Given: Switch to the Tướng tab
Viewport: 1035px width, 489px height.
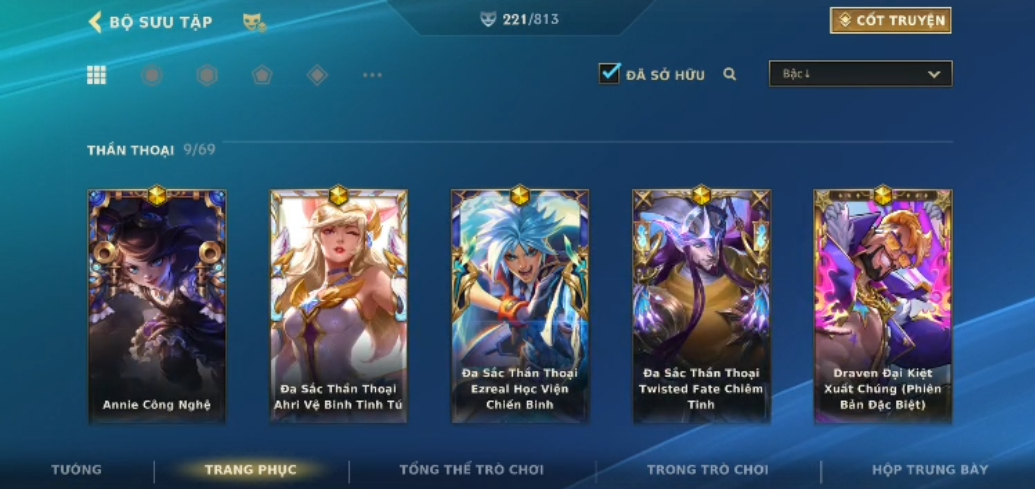Looking at the screenshot, I should point(77,469).
